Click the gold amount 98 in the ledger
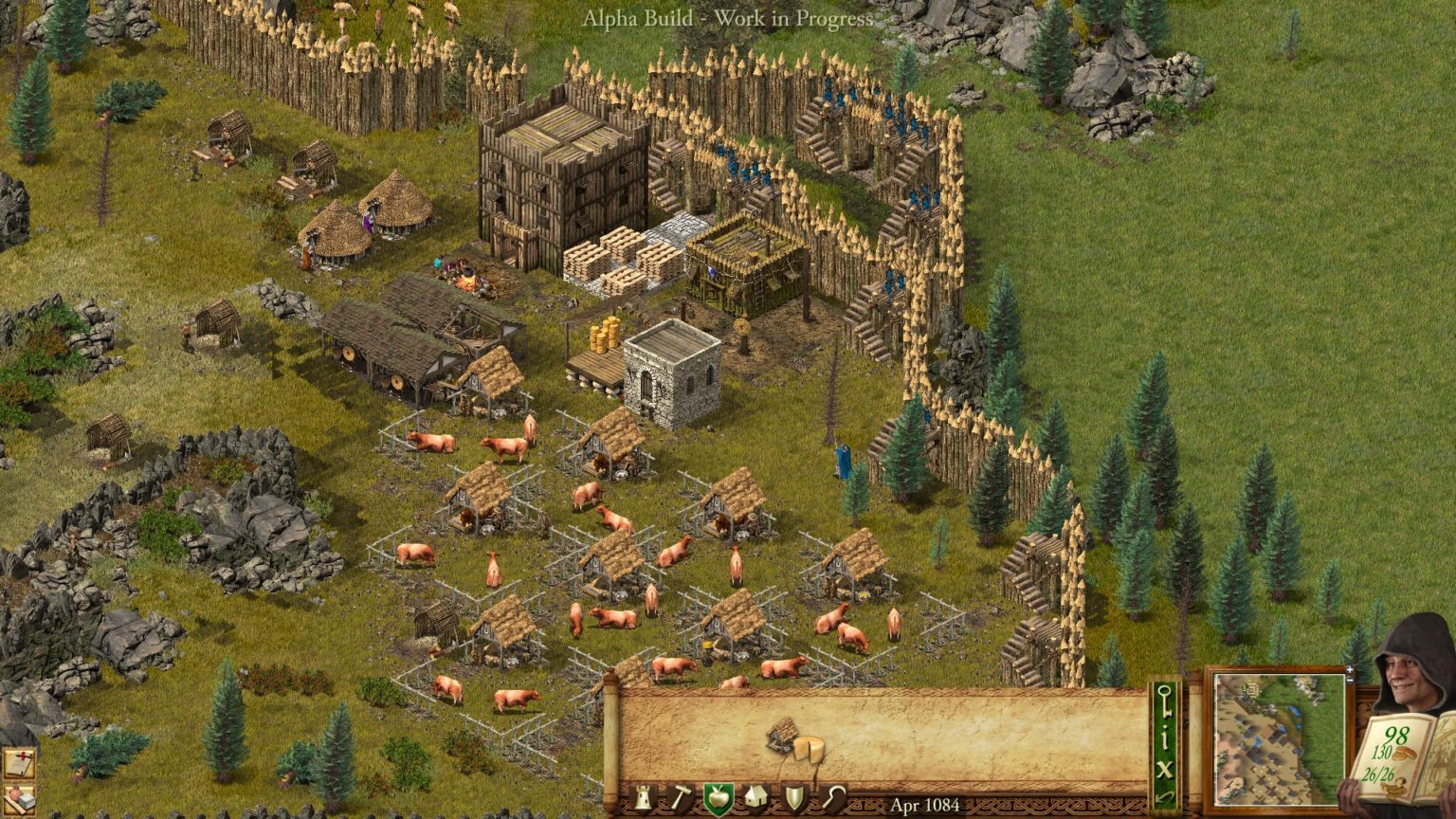The height and width of the screenshot is (819, 1456). (x=1395, y=736)
